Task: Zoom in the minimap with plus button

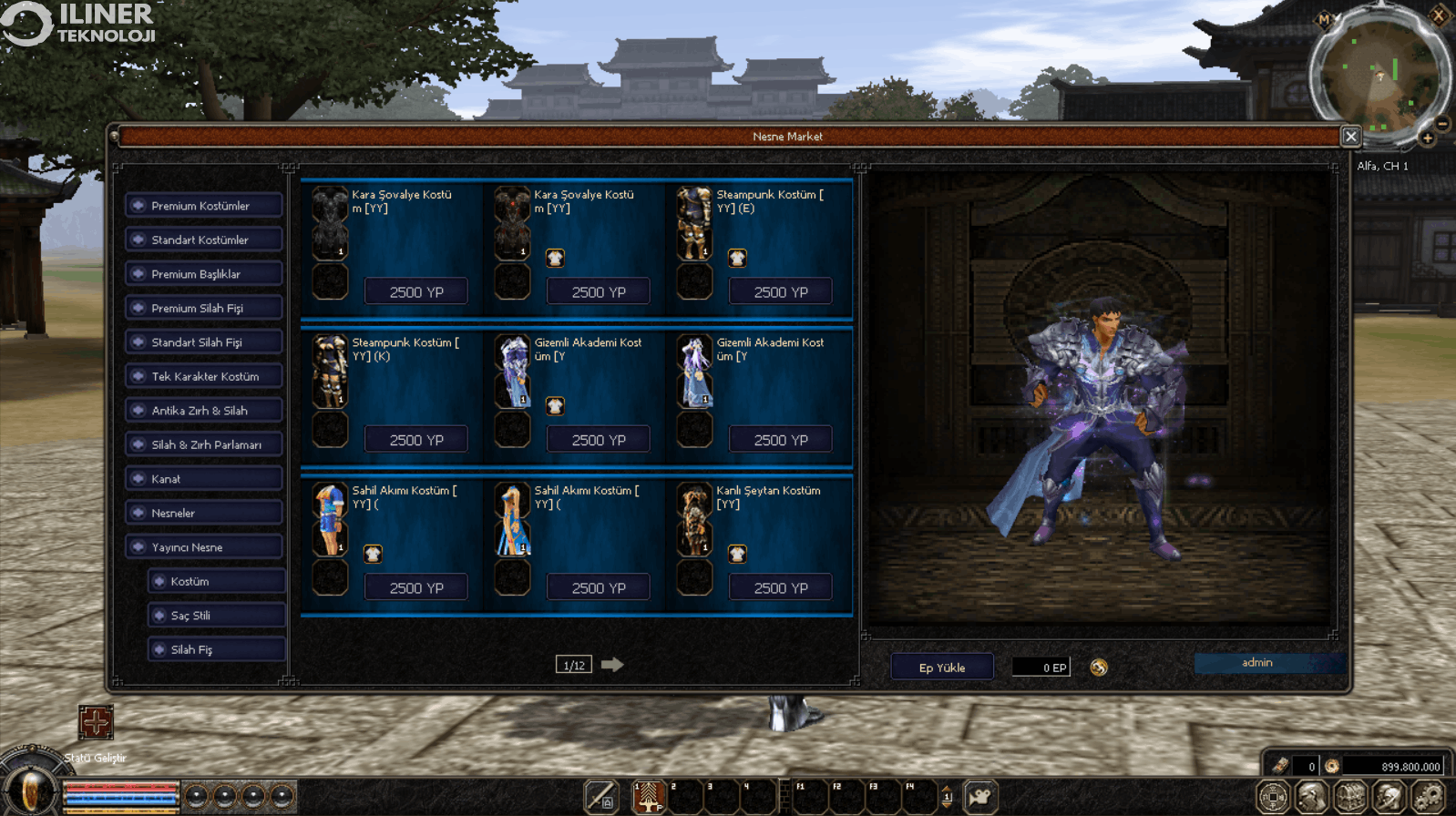Action: click(x=1427, y=138)
